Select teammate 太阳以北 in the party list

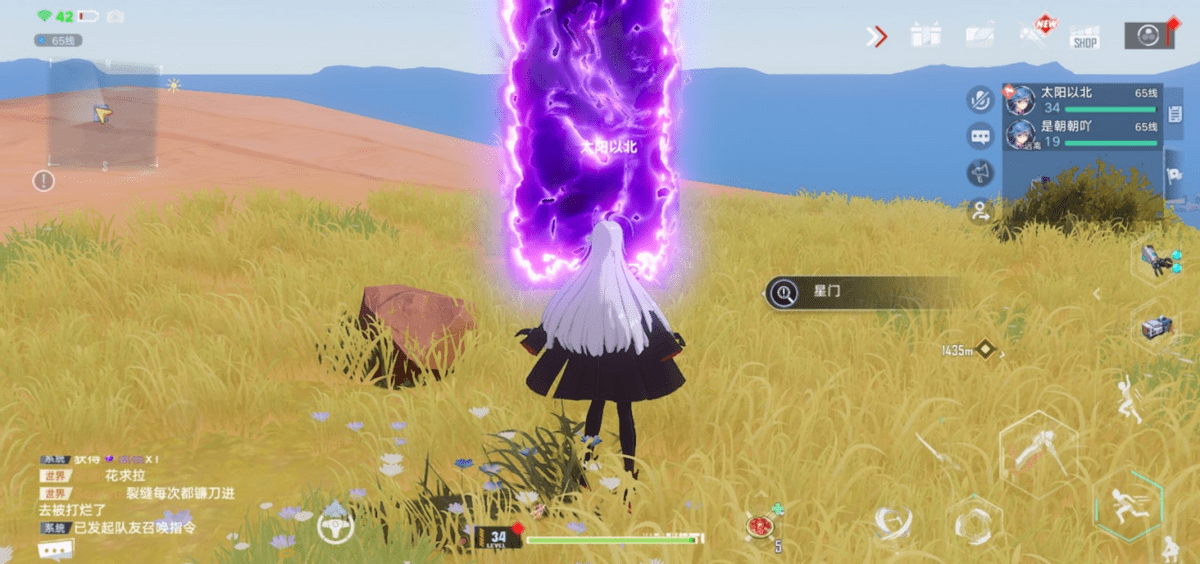[x=1083, y=100]
